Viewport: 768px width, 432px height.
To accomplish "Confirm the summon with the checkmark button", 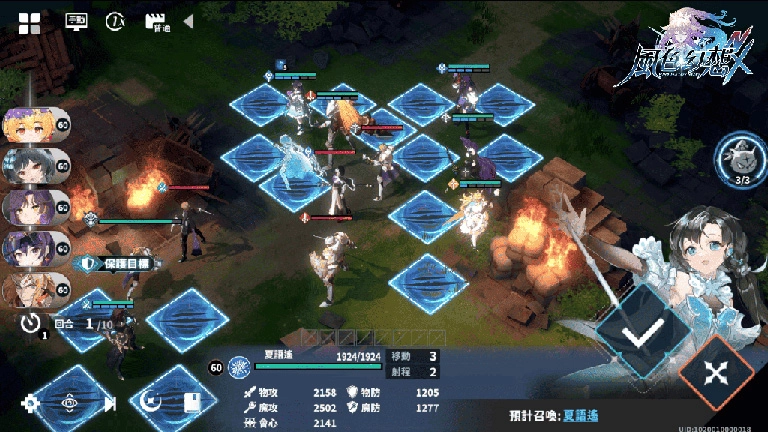I will [x=637, y=332].
